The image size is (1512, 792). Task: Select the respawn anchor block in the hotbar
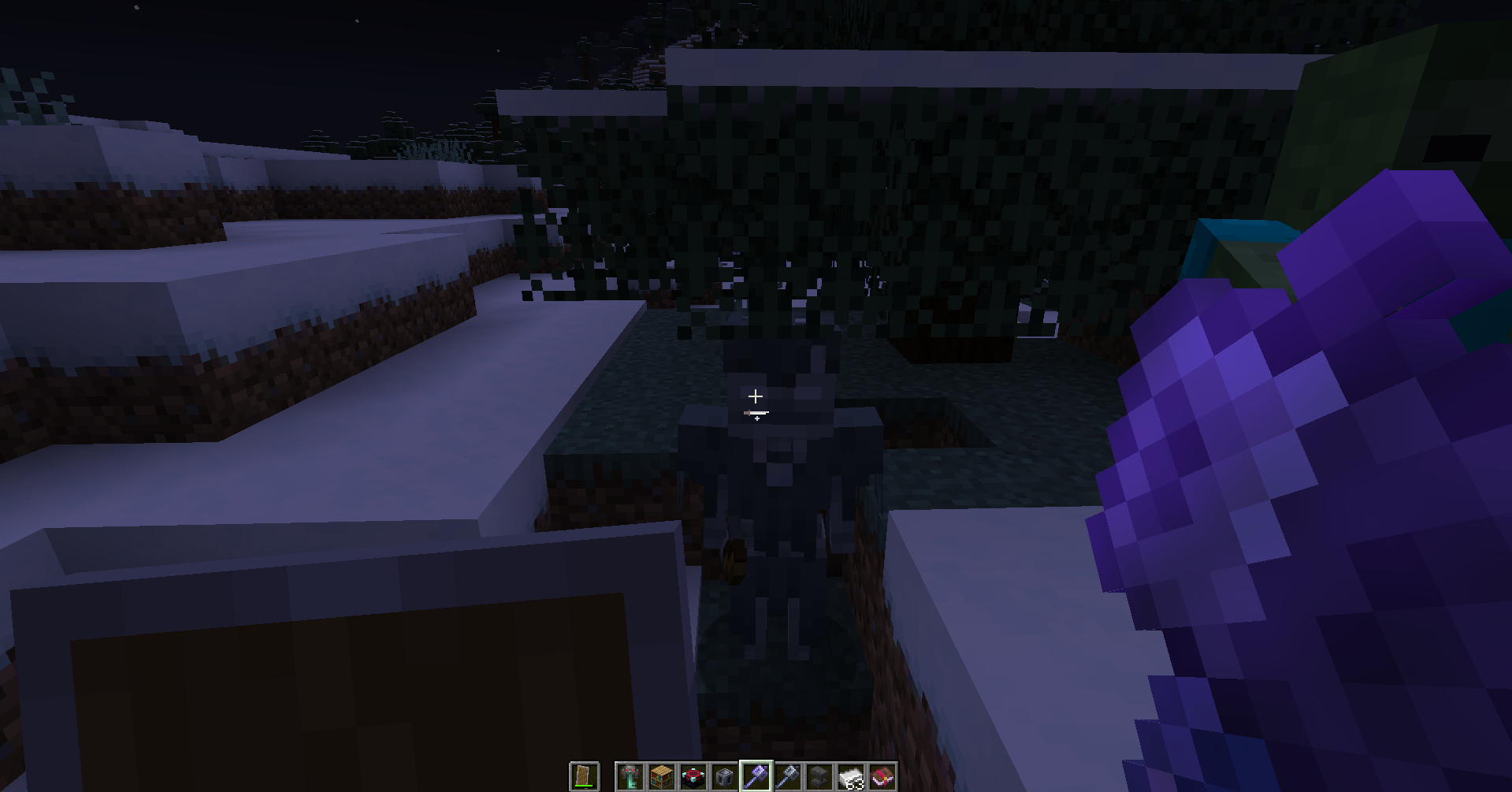click(692, 777)
